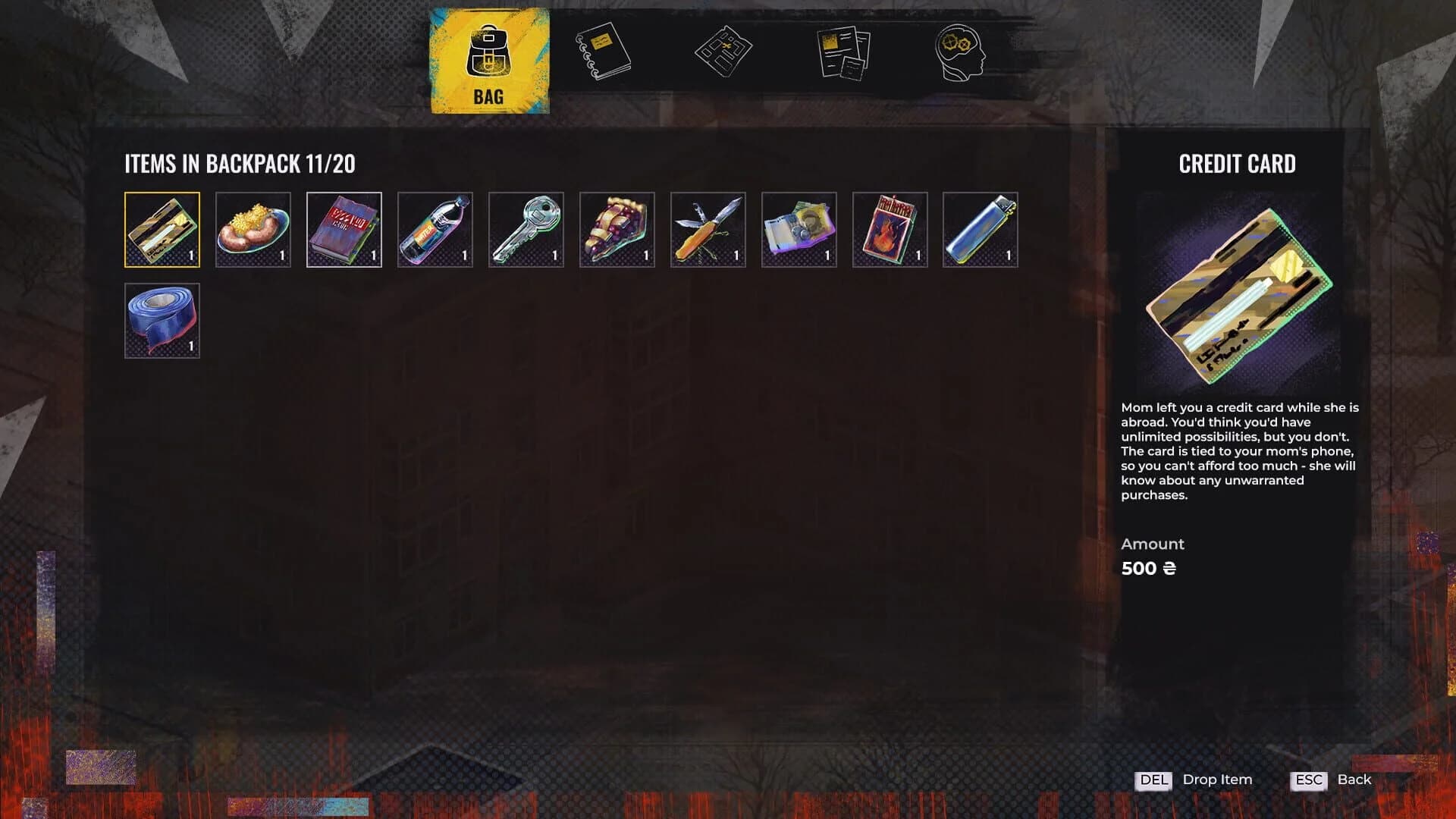Select the matchbox item slot
The width and height of the screenshot is (1456, 819).
coord(890,230)
